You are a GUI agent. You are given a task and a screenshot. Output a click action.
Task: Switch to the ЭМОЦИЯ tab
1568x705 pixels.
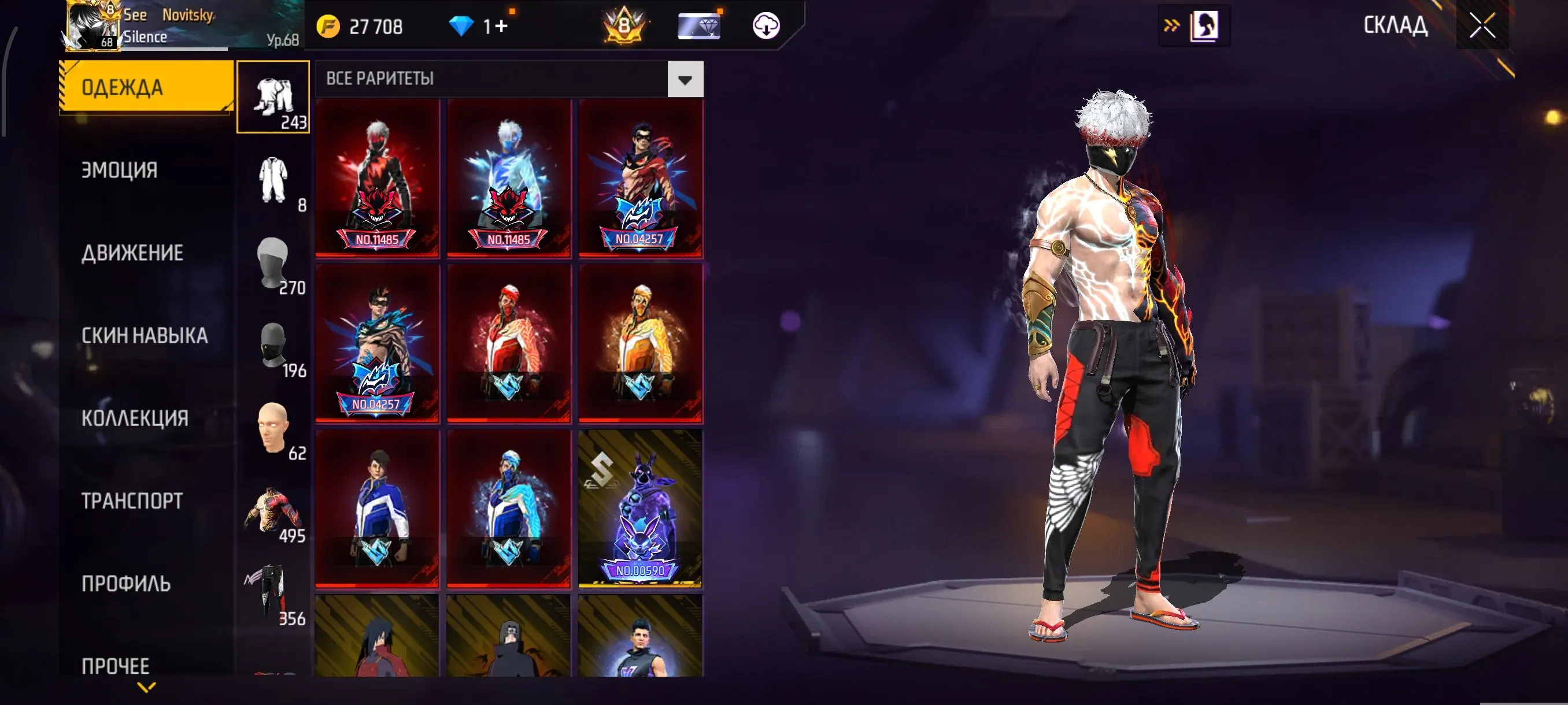click(x=119, y=171)
